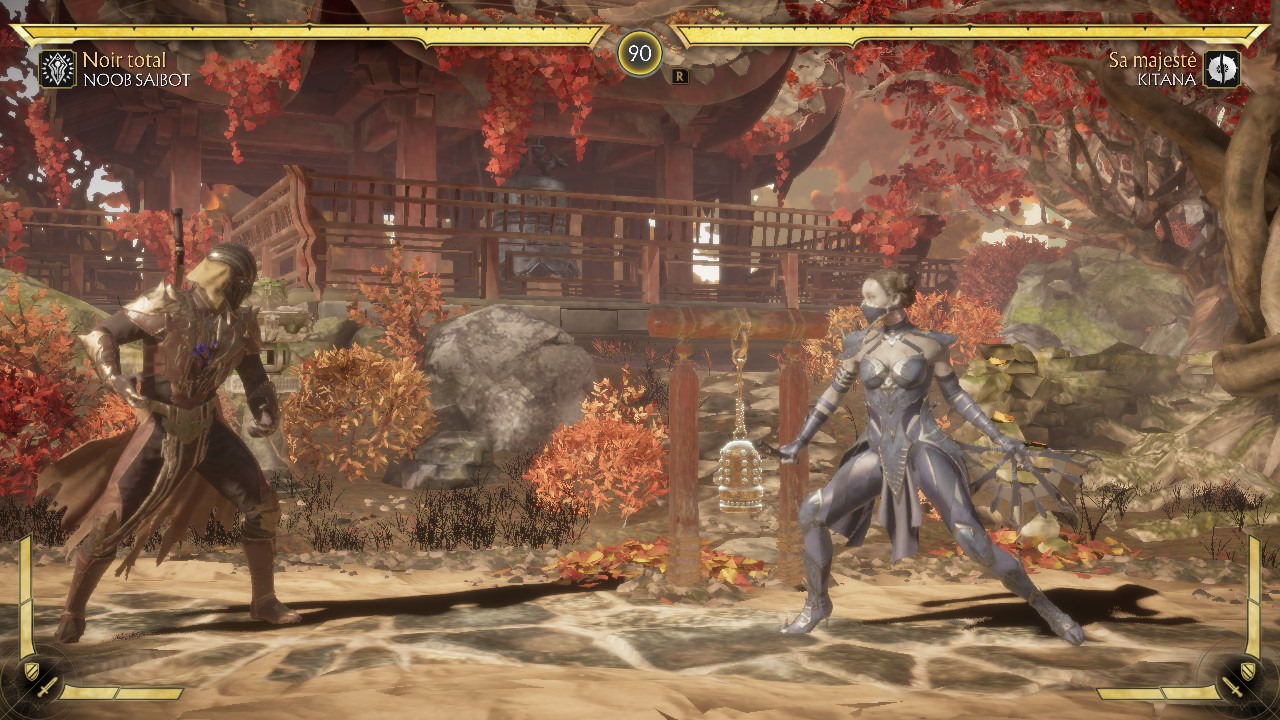Select Kitana's emblem next to Sa majesté
Screen dimensions: 1280x720
[1221, 69]
